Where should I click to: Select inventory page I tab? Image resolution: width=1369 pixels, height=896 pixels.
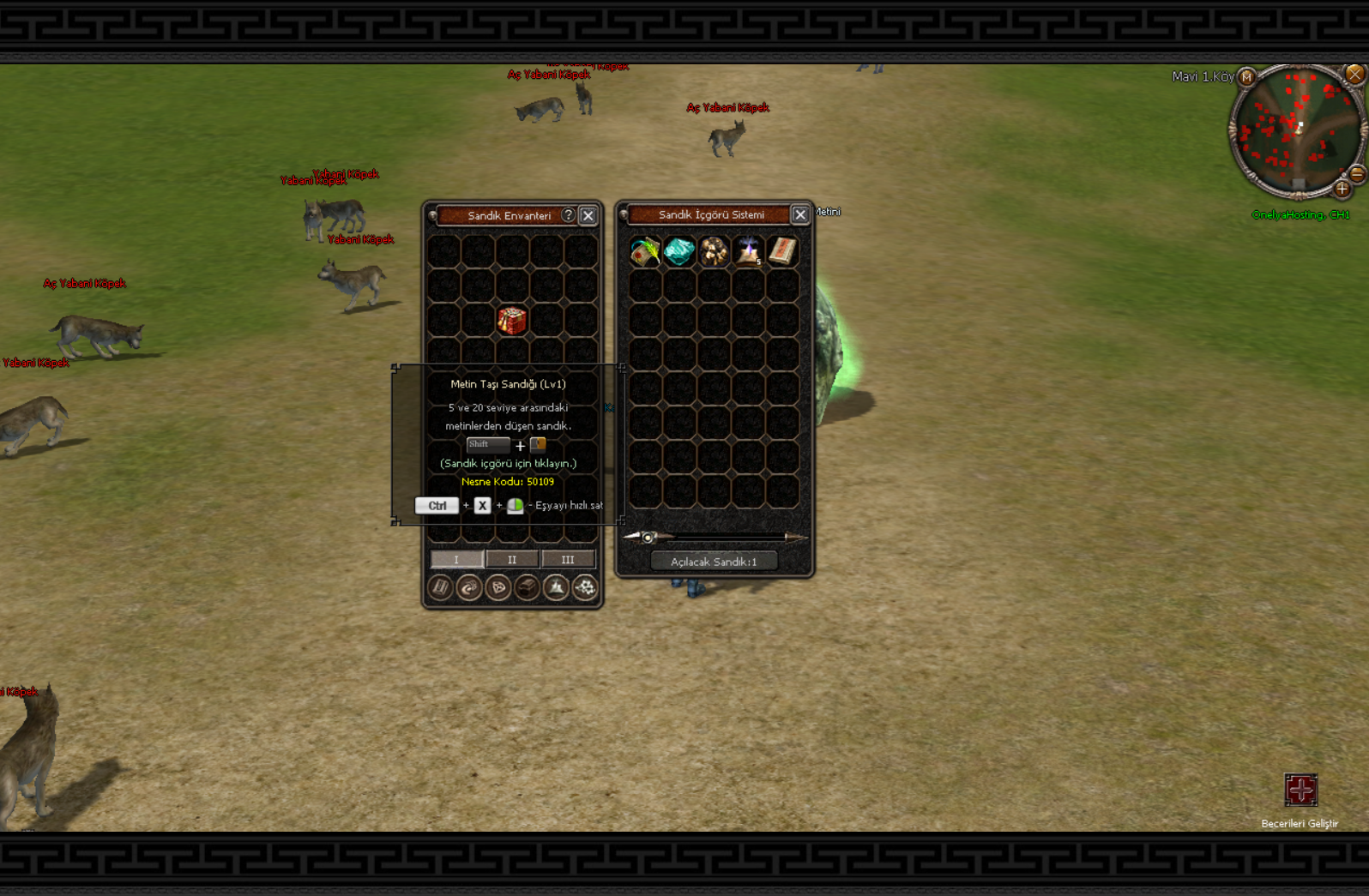coord(456,560)
